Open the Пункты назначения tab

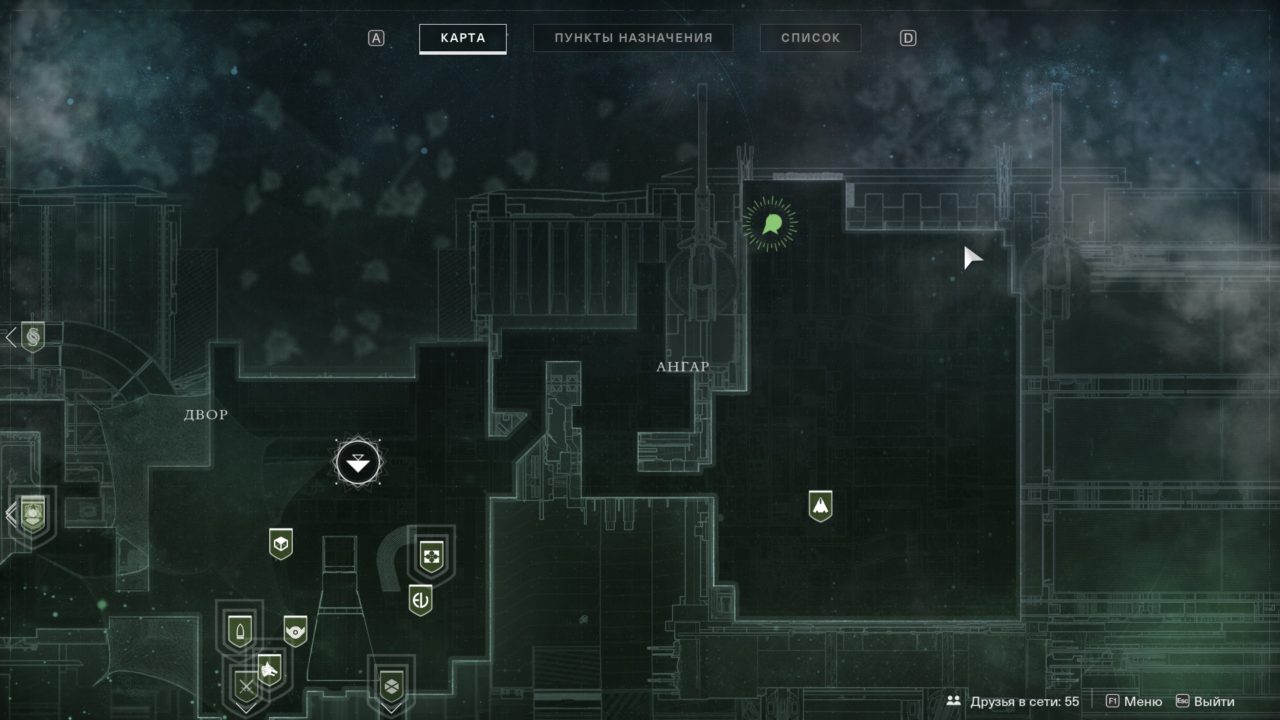click(633, 39)
